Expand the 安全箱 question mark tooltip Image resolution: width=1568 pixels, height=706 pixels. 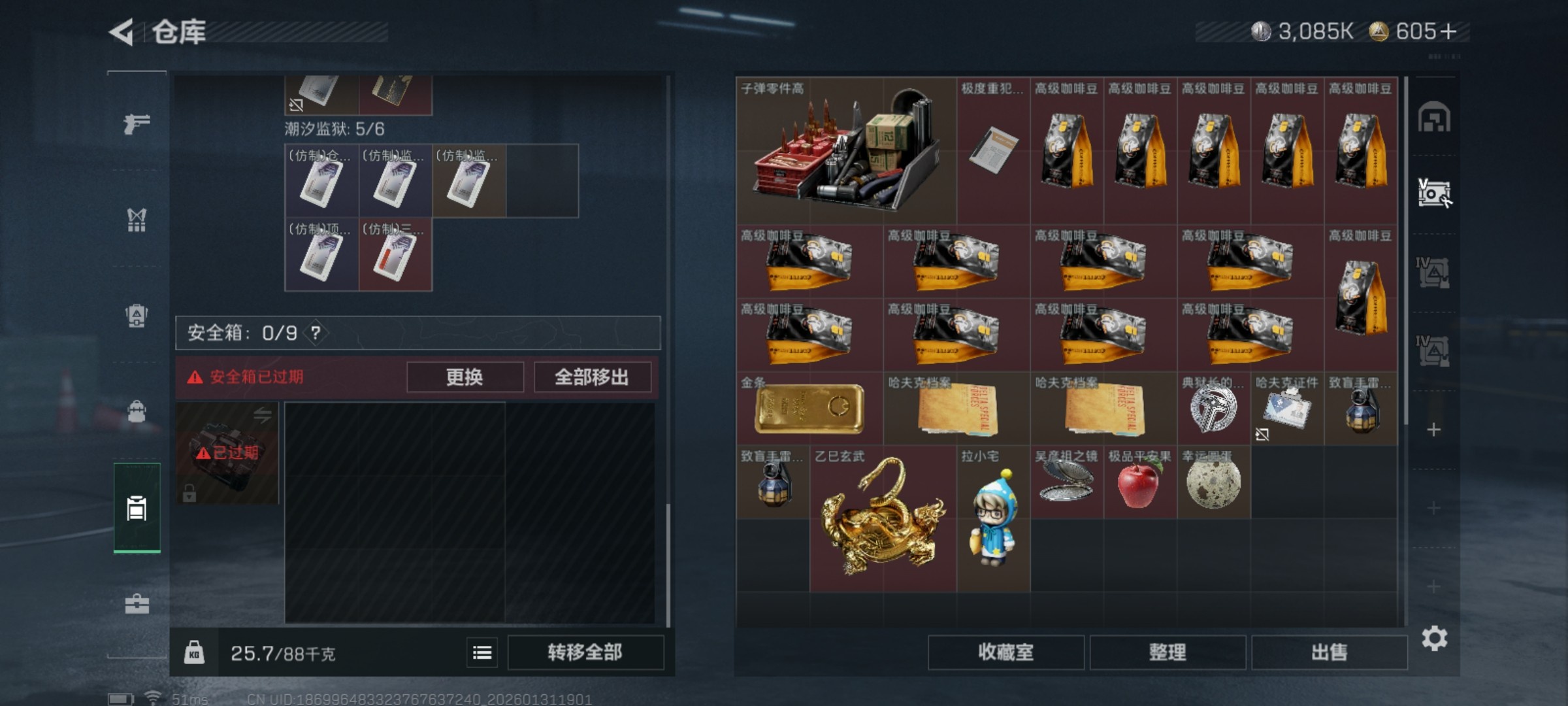[x=316, y=332]
